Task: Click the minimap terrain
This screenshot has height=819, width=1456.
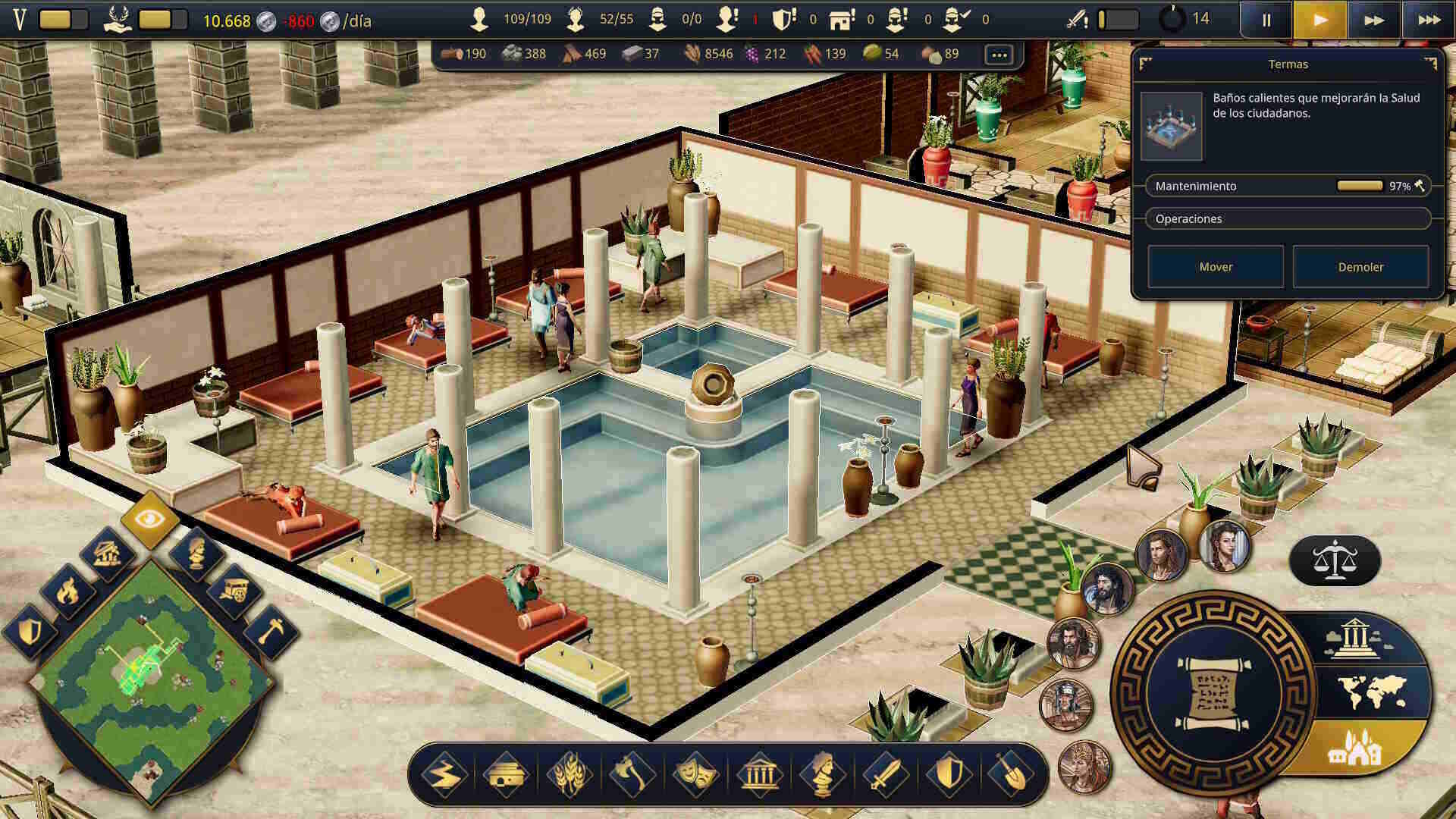Action: coord(150,675)
